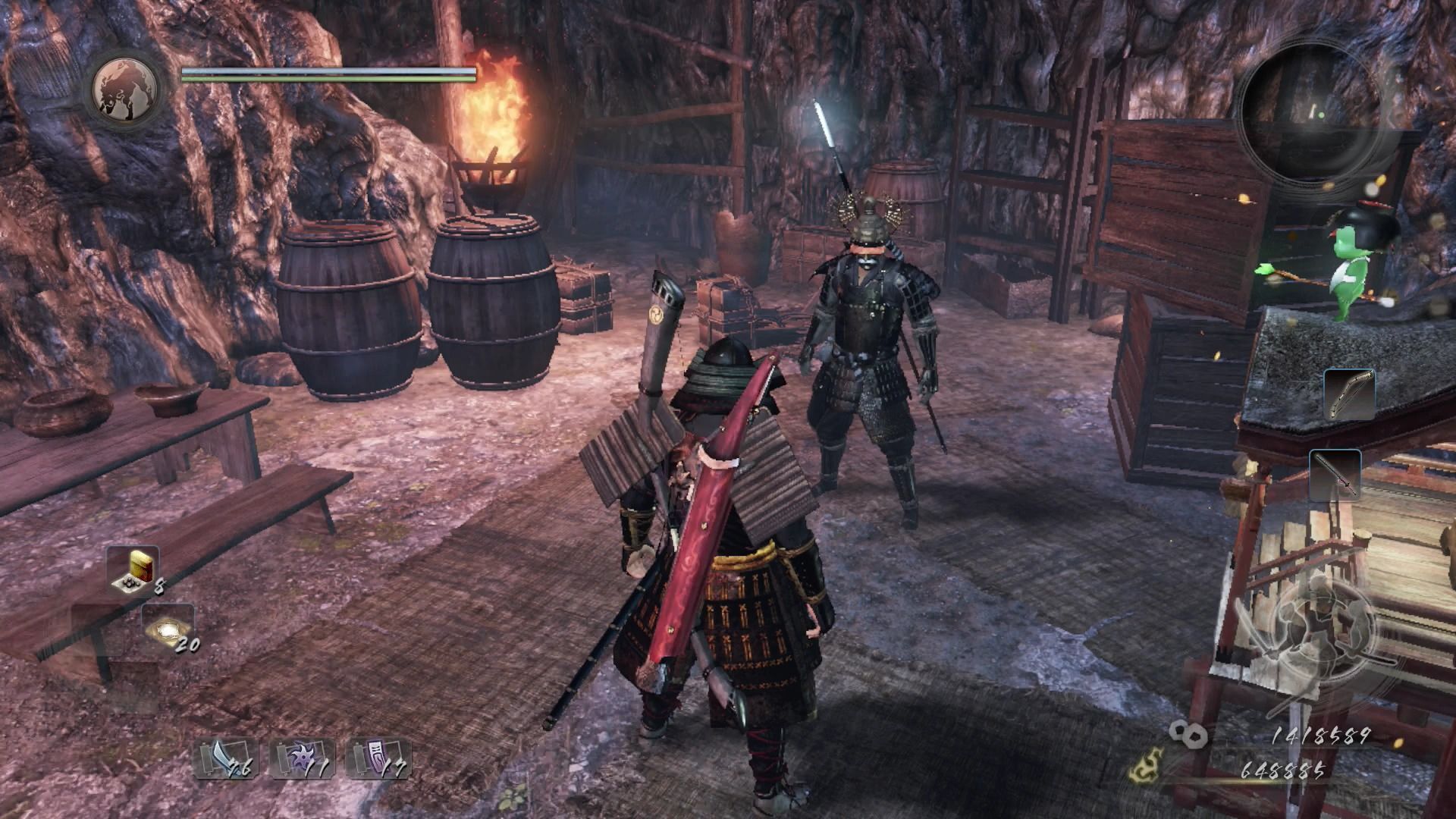
Task: Activate the purple talisman scroll shortcut
Action: coord(378,757)
